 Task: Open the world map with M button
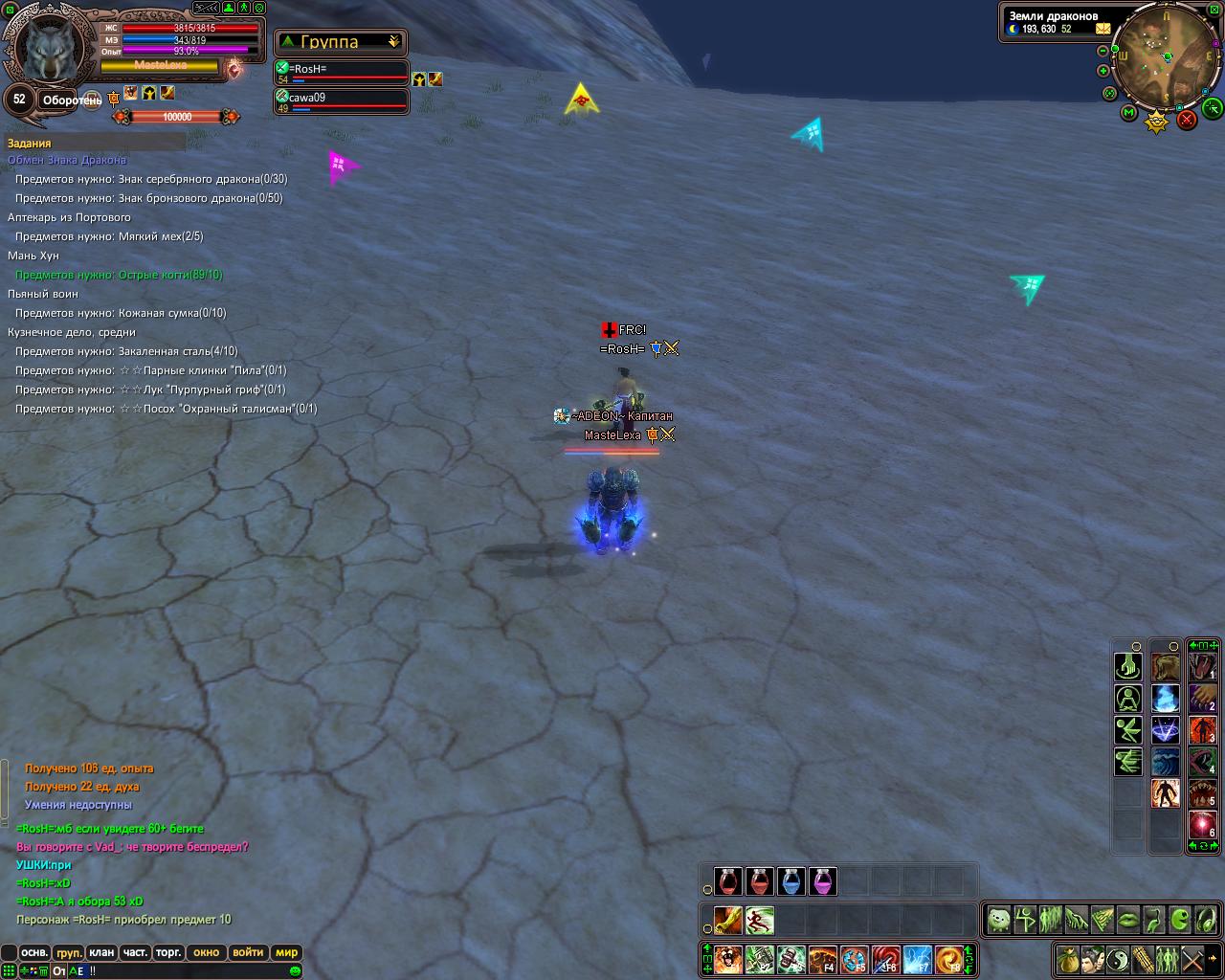coord(1129,113)
